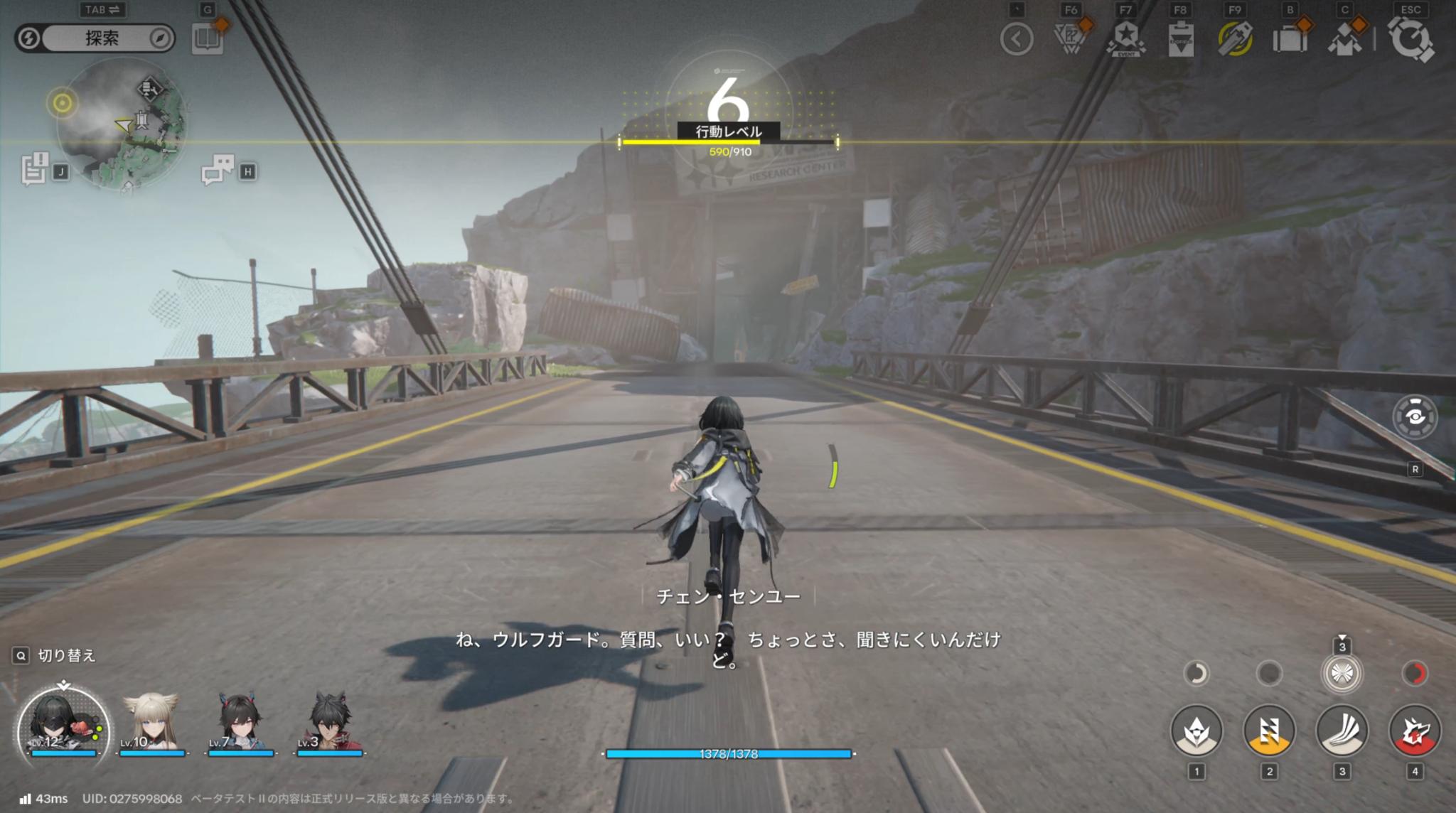Activate the orange striped-blocks skill
The image size is (1456, 813).
coord(1269,730)
